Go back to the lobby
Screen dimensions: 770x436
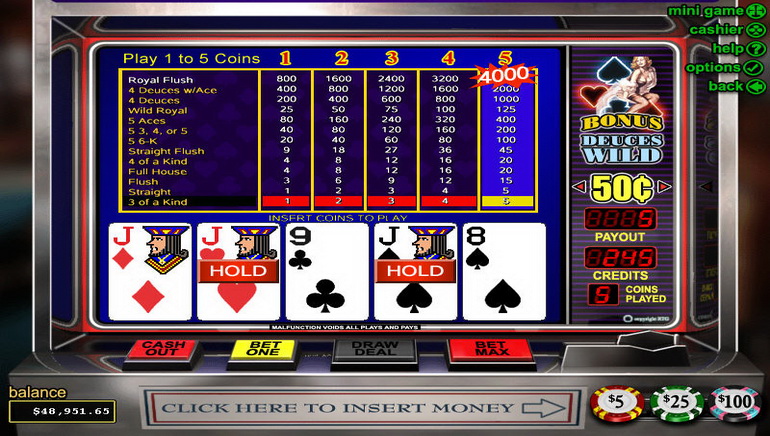(737, 86)
